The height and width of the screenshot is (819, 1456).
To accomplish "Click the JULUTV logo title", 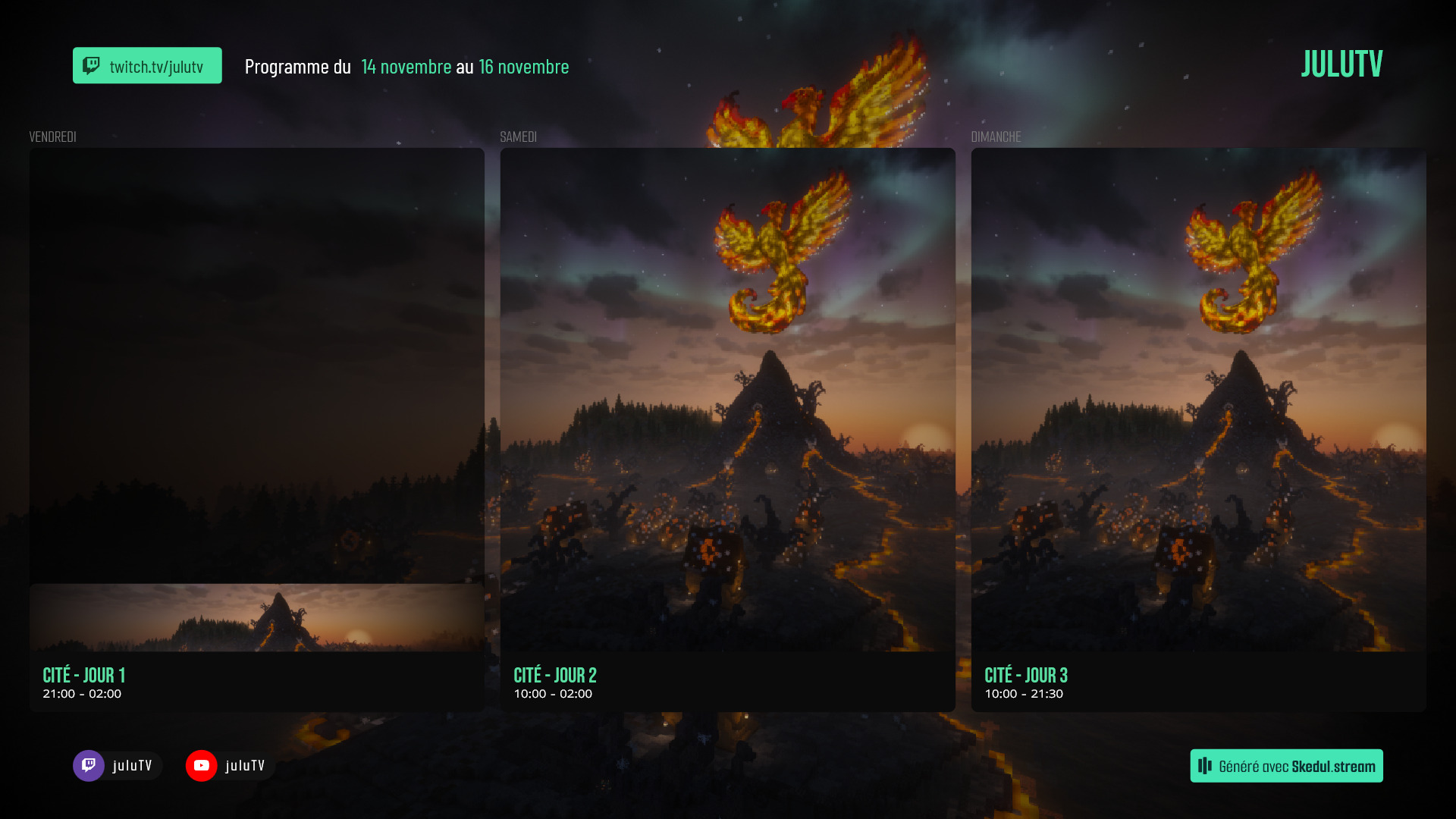I will coord(1341,64).
